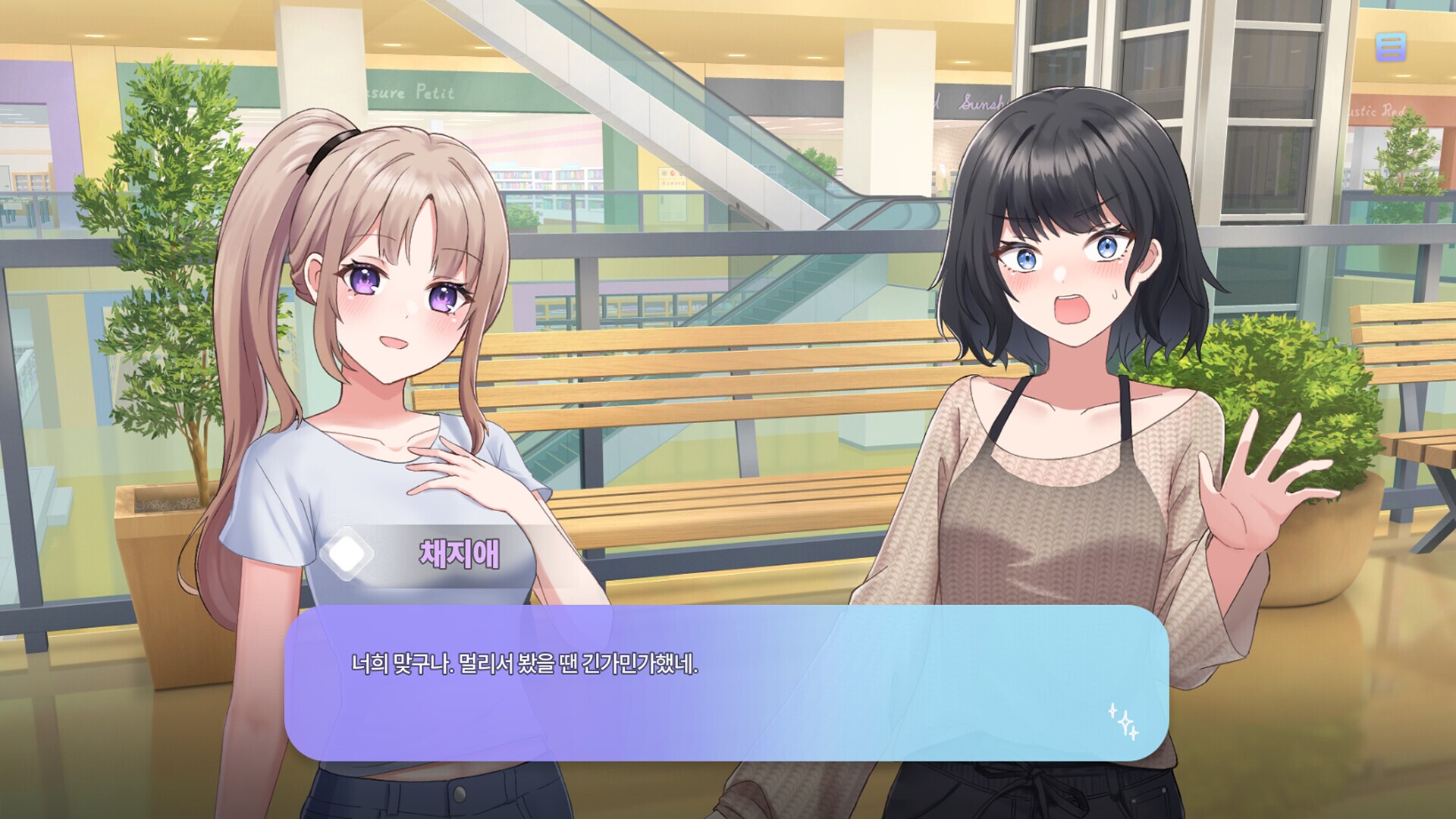
Task: Open the hamburger menu icon
Action: pos(1390,47)
